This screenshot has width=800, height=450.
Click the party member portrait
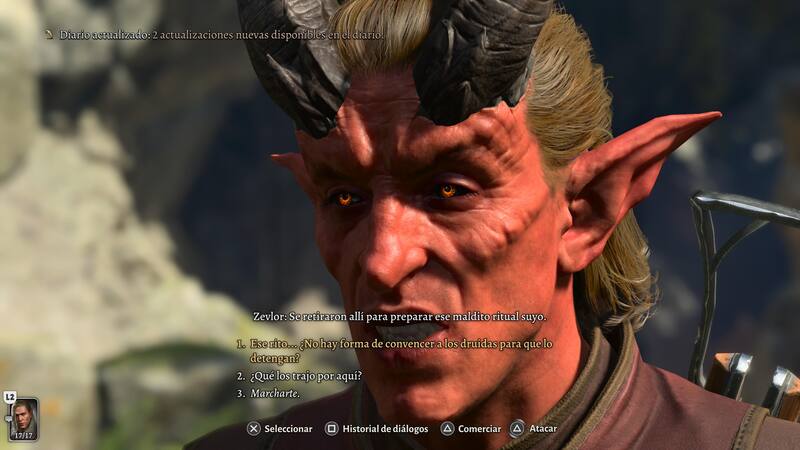[x=24, y=419]
